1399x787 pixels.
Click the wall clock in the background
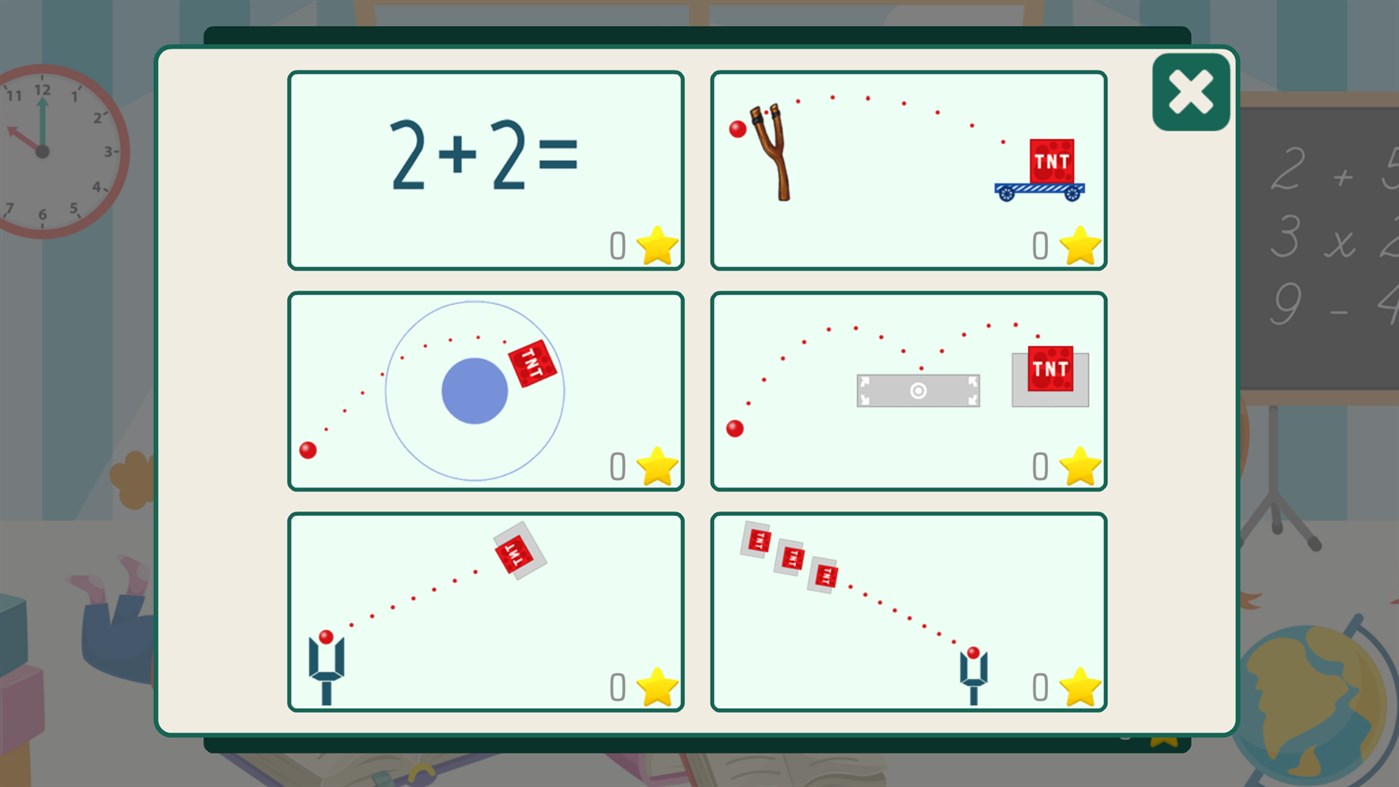point(42,150)
